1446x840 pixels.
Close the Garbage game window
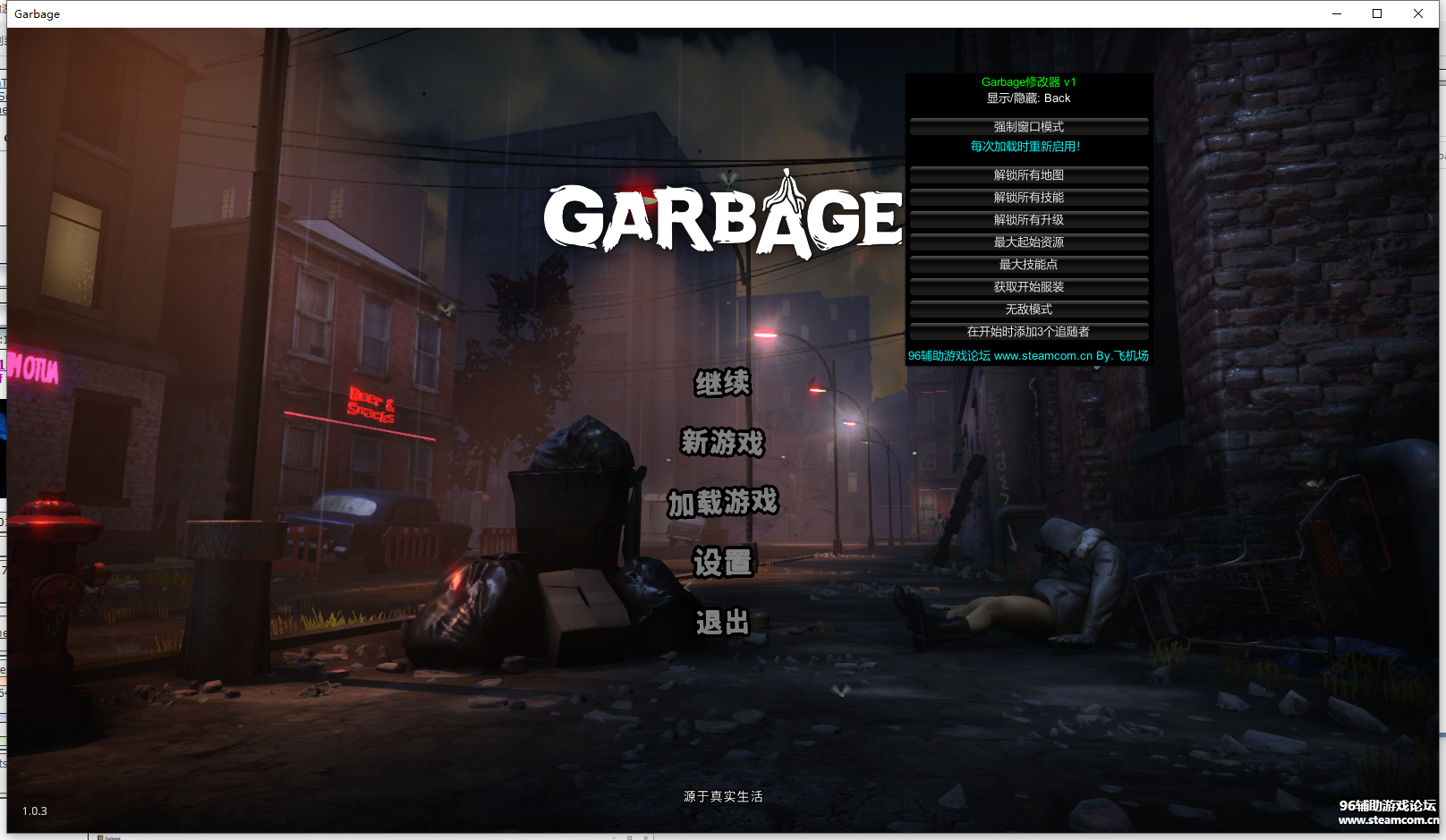[x=1418, y=13]
